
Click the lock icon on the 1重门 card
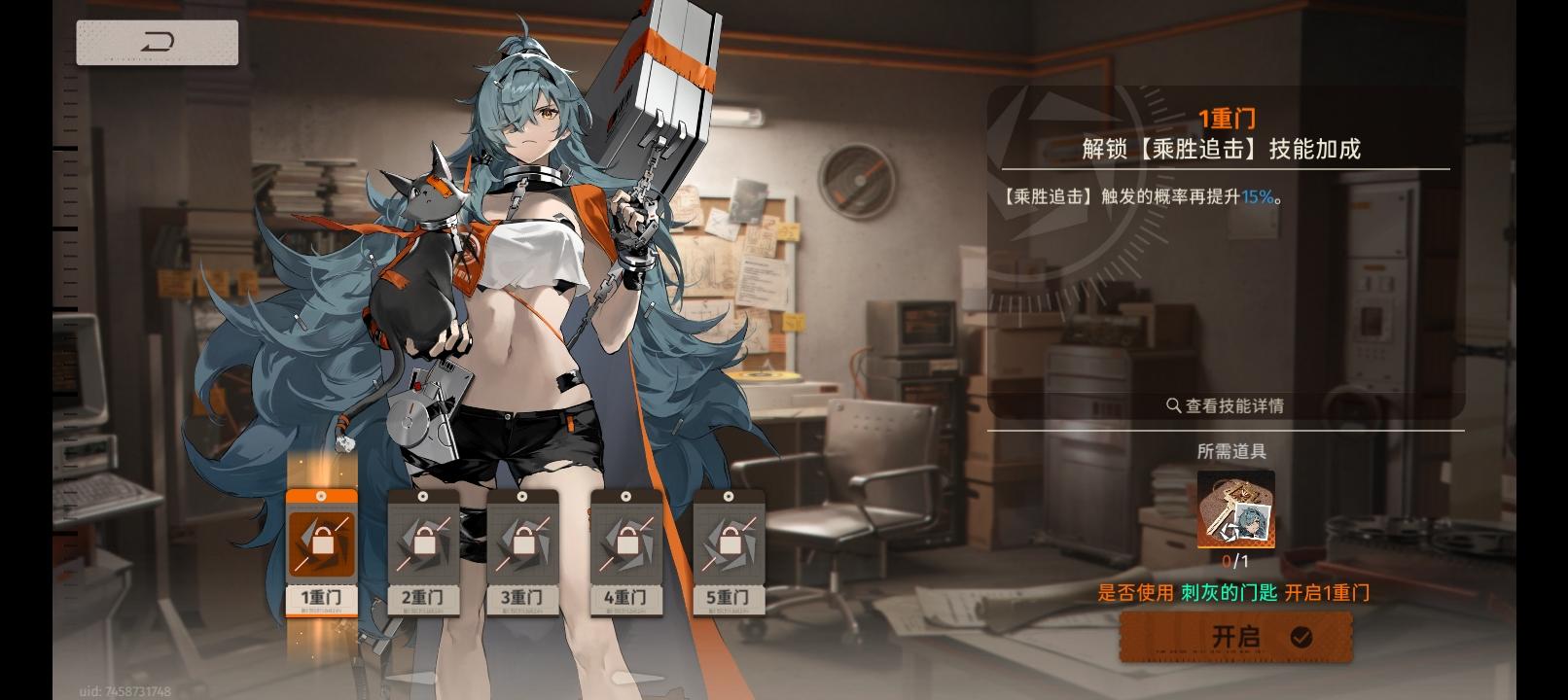pyautogui.click(x=321, y=542)
